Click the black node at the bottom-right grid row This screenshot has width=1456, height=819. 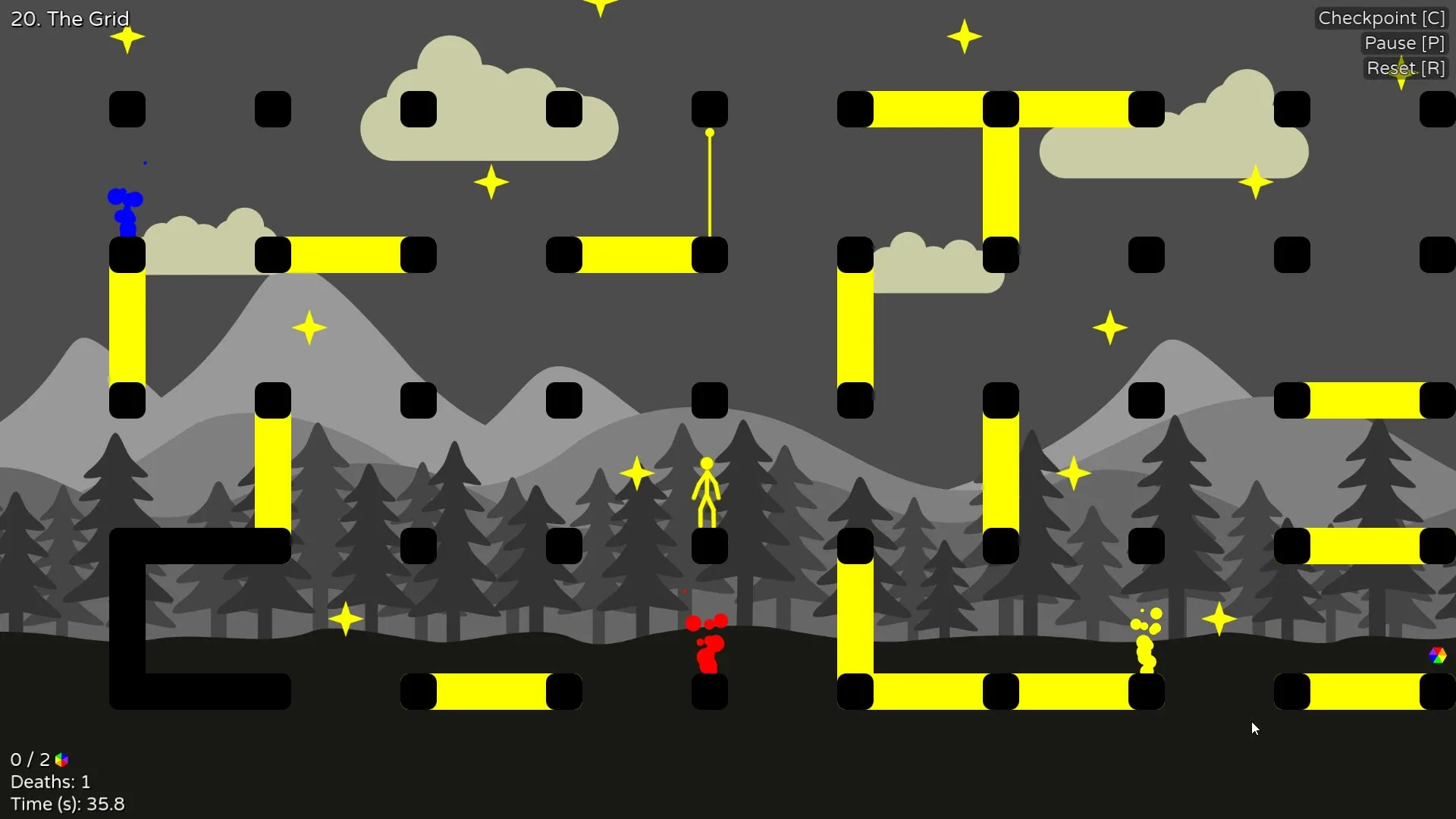(x=1292, y=692)
